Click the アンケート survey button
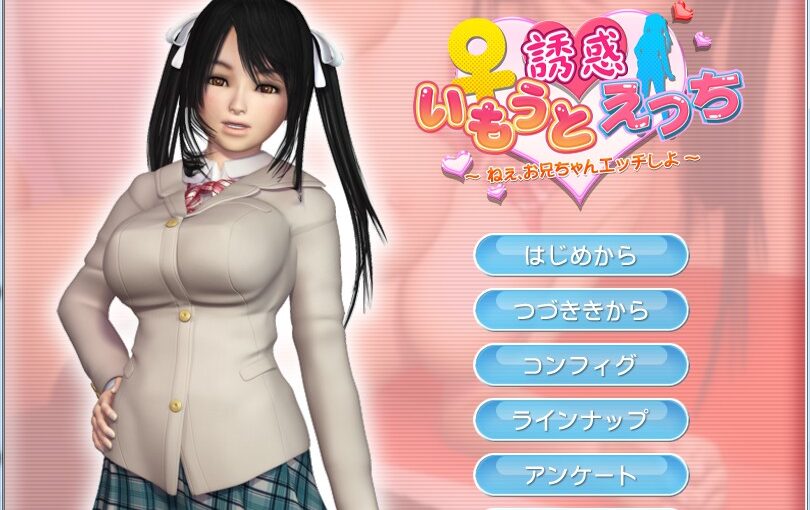The width and height of the screenshot is (810, 510). click(580, 475)
